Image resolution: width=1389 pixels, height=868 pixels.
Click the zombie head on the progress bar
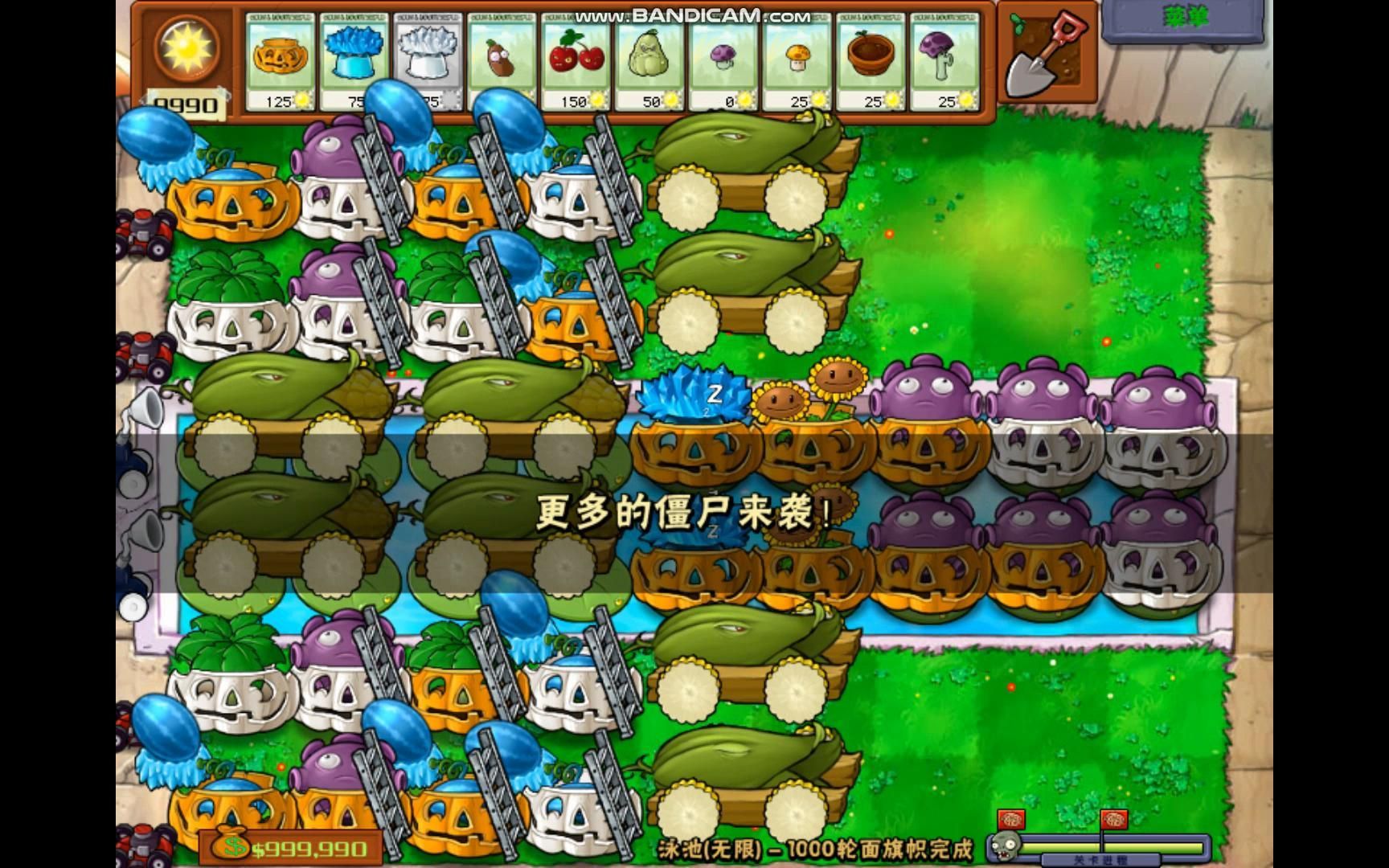coord(1003,848)
